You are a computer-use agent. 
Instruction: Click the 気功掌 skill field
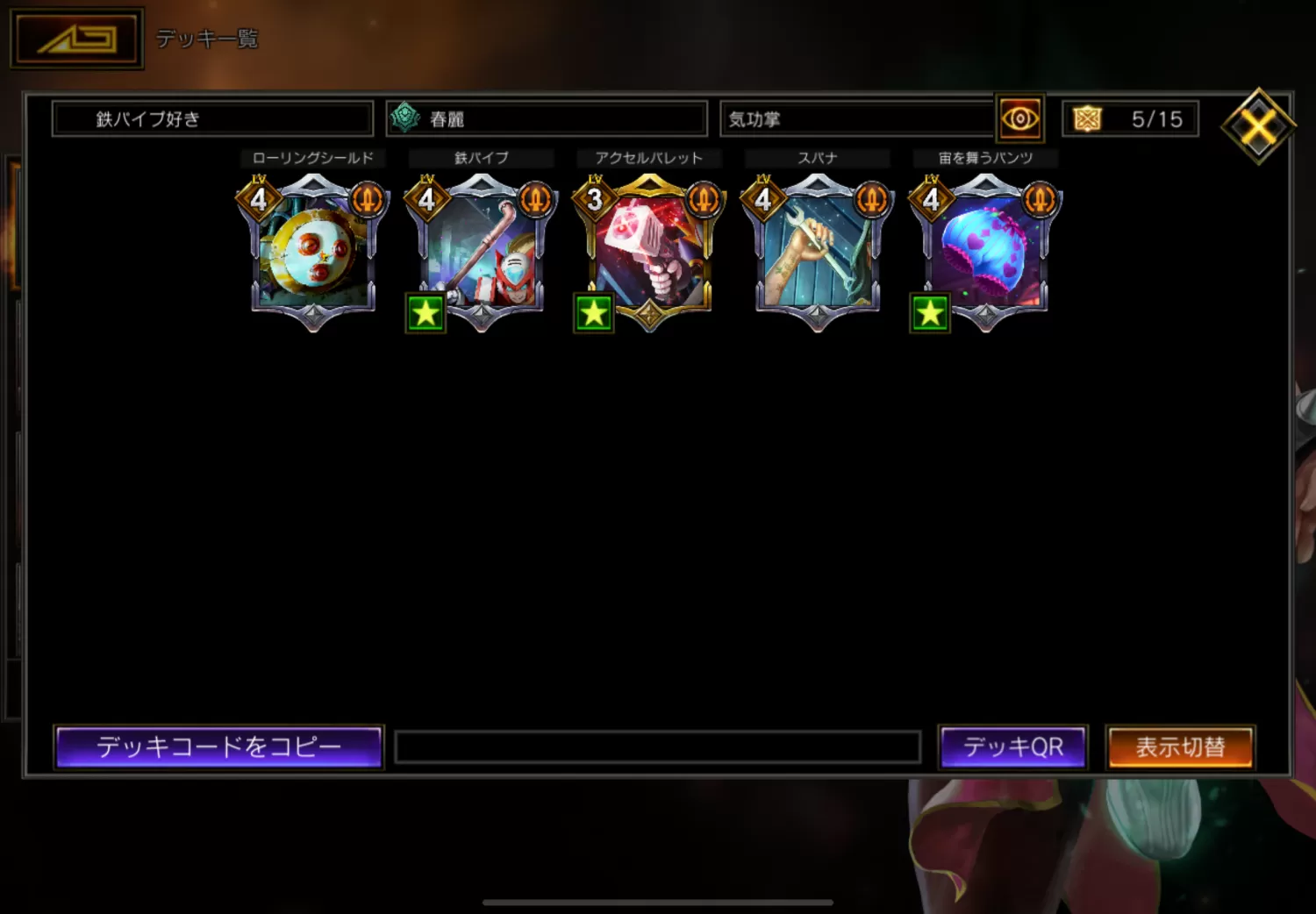857,118
